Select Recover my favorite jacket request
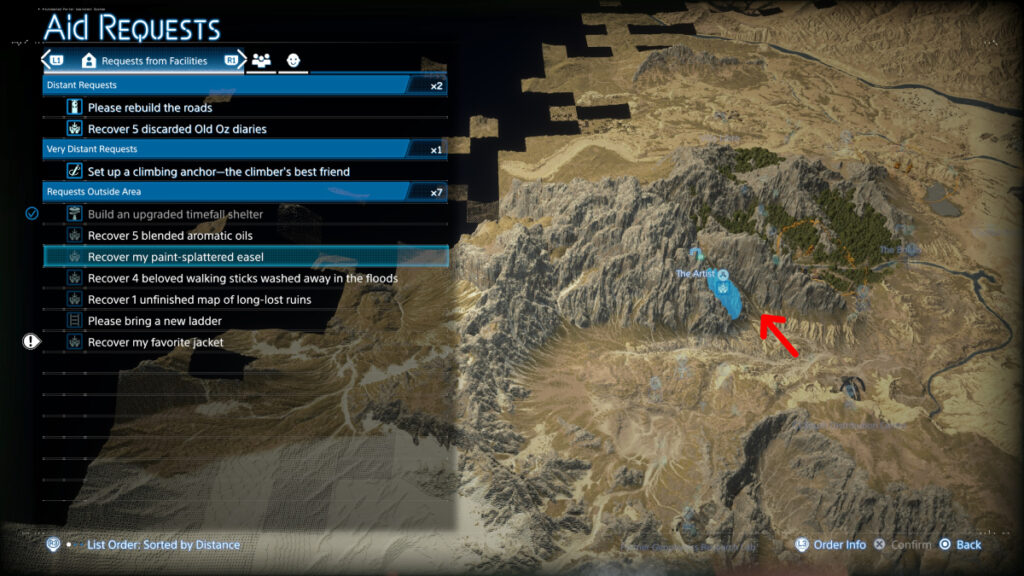The image size is (1024, 576). pyautogui.click(x=156, y=342)
